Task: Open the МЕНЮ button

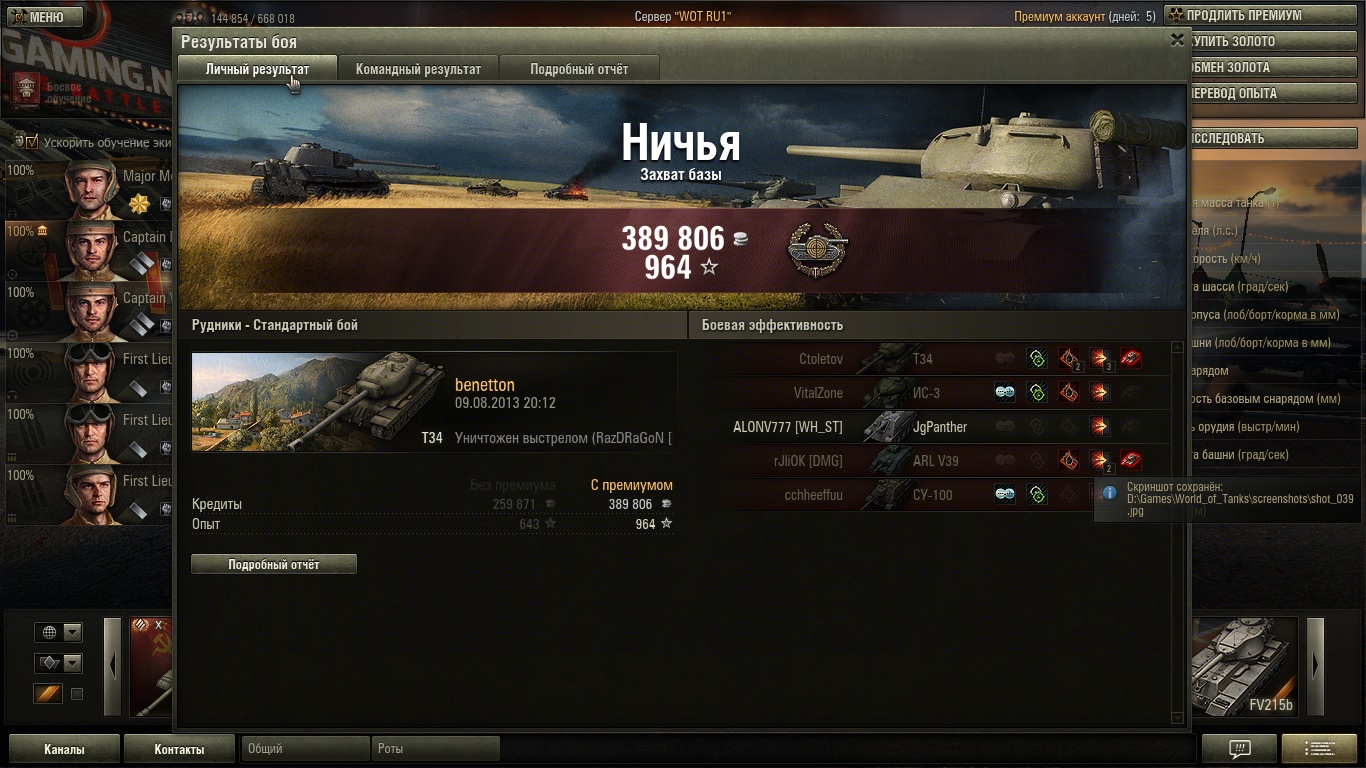Action: point(41,17)
